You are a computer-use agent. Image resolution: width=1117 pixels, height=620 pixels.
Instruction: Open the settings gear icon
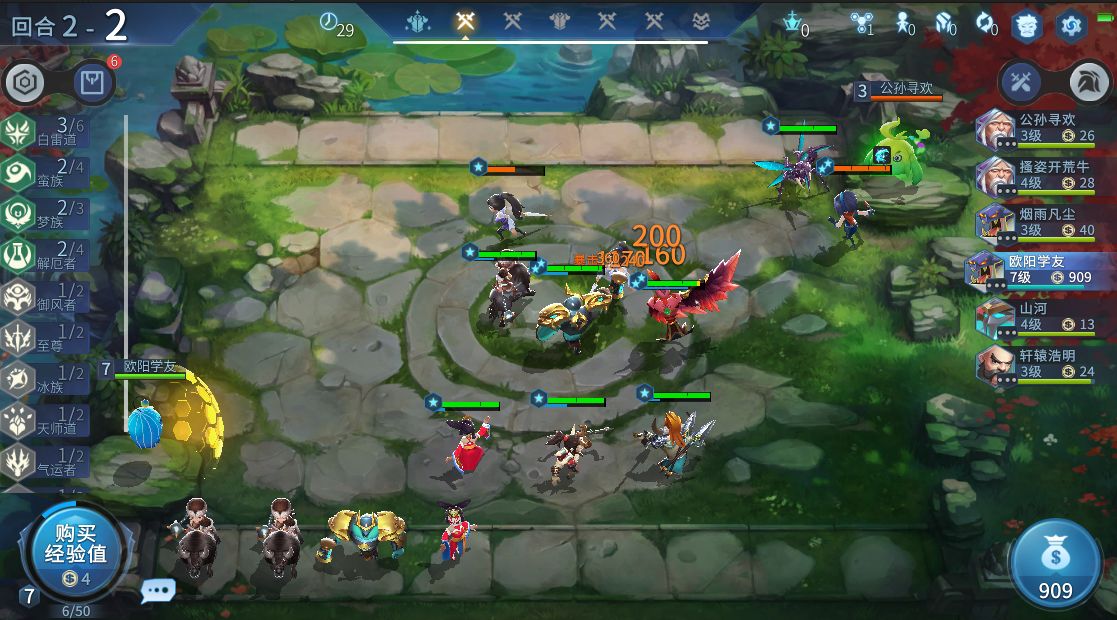pos(1071,25)
